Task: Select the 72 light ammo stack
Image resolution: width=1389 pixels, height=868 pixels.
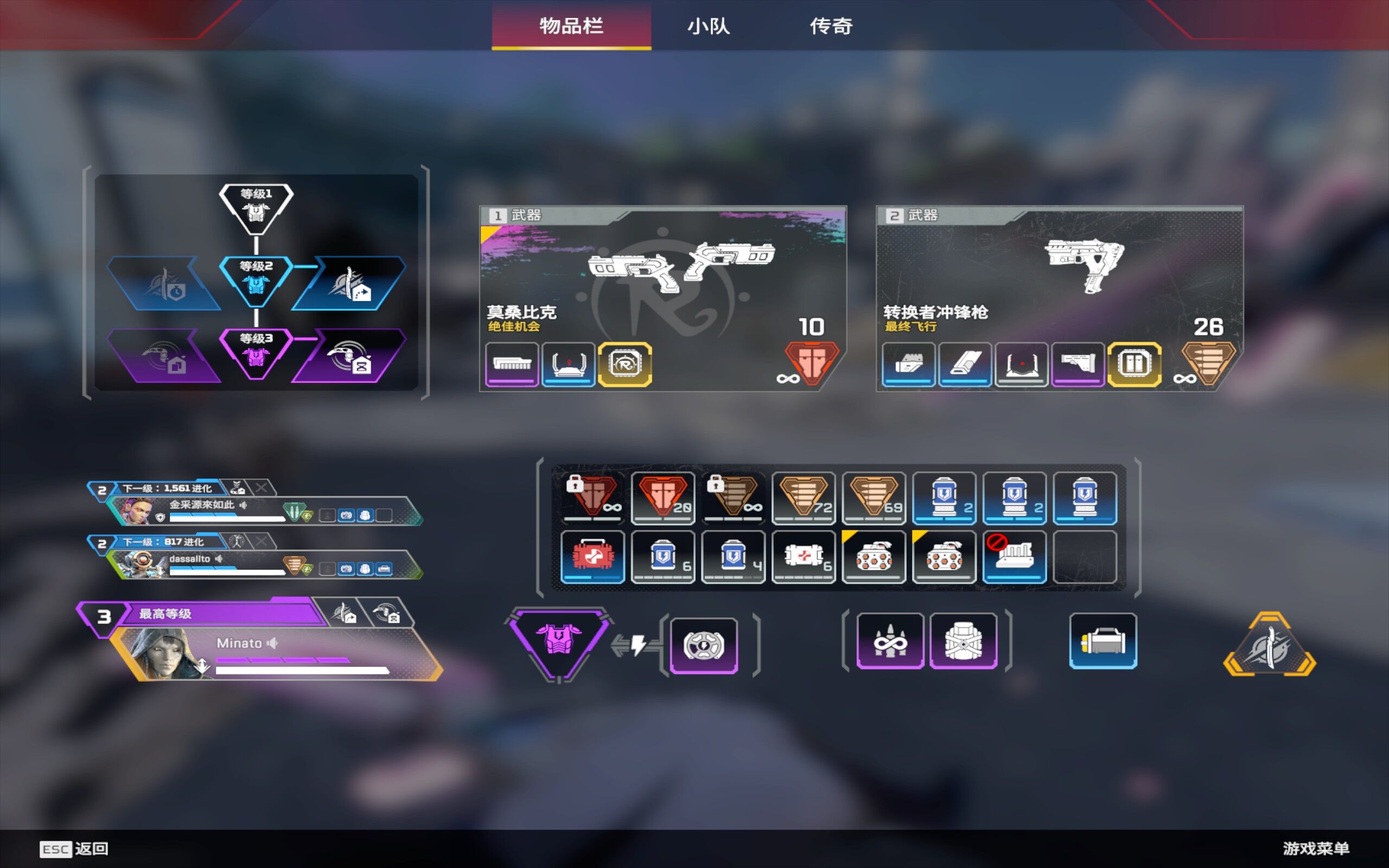Action: [804, 497]
